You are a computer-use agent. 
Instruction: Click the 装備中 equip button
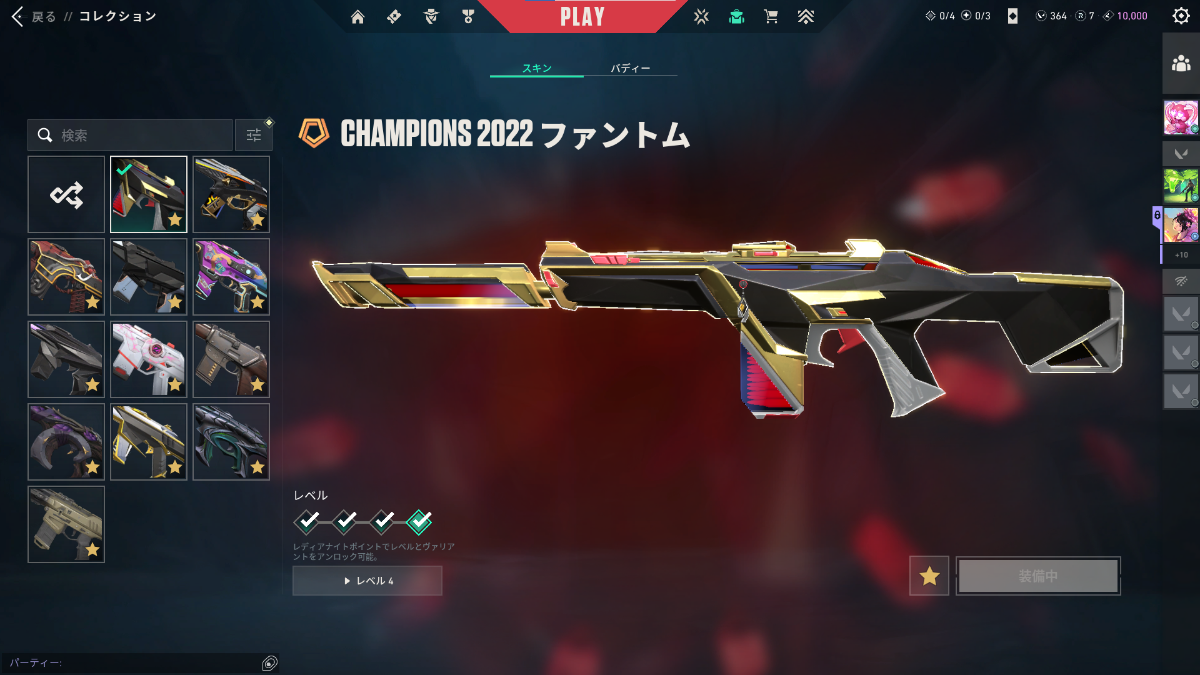pyautogui.click(x=1037, y=576)
